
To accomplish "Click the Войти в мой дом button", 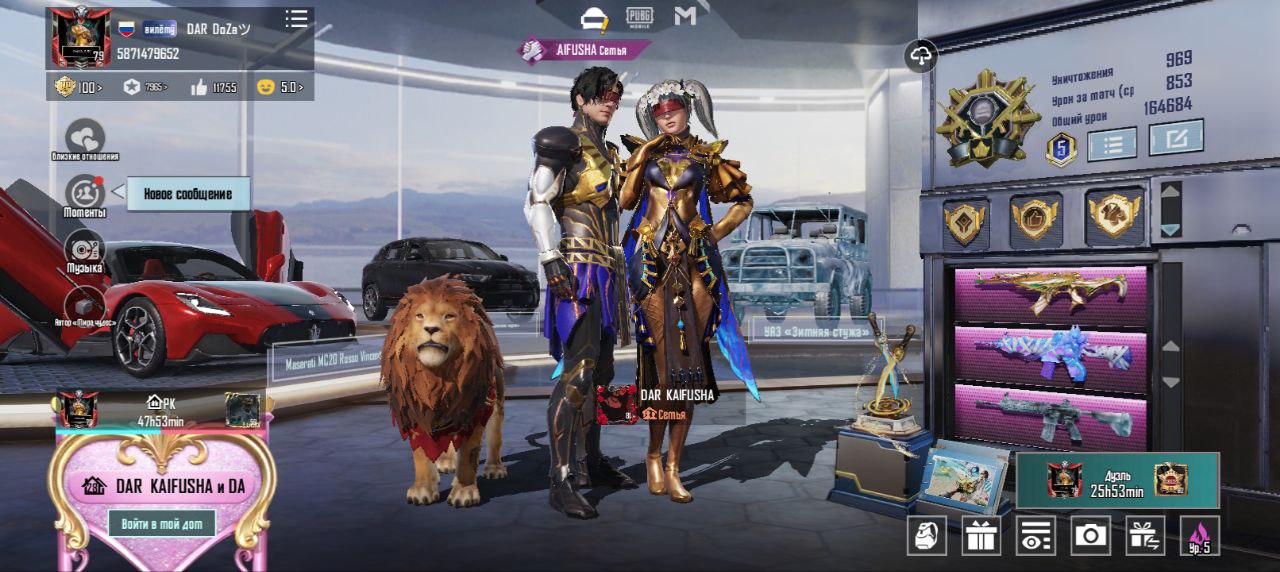I will coord(162,522).
